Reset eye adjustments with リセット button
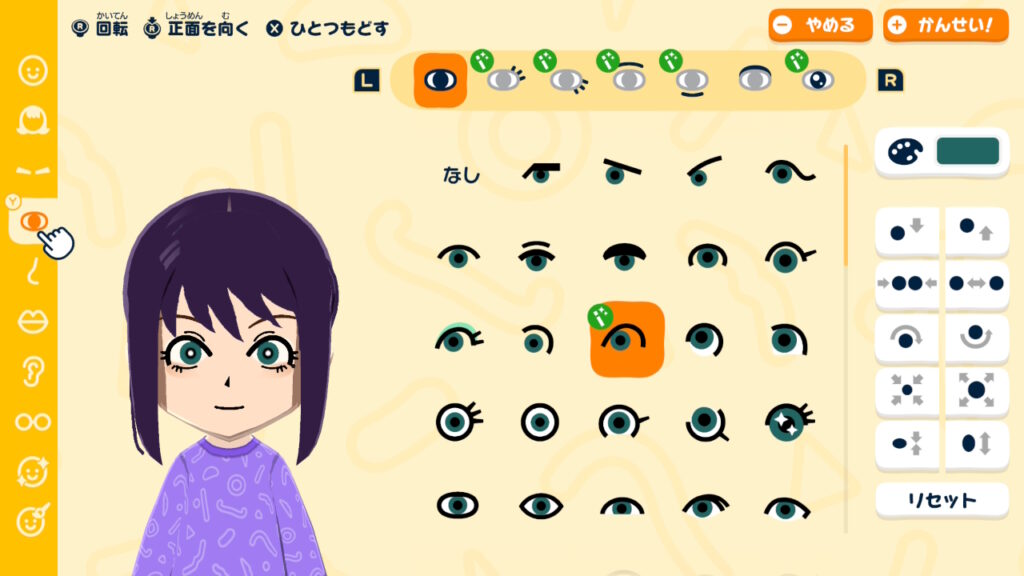 pyautogui.click(x=942, y=500)
